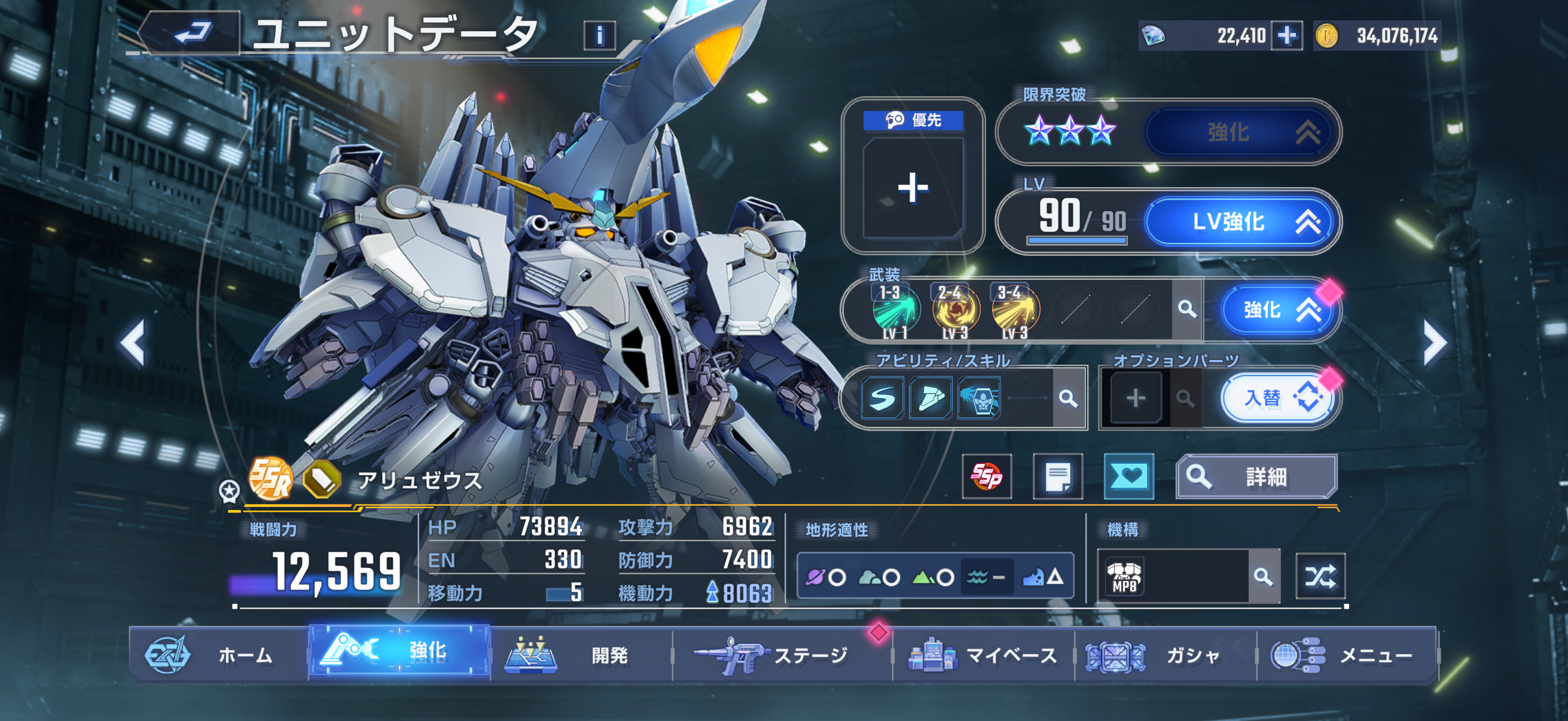This screenshot has height=721, width=1568.
Task: Toggle the heart favorite icon
Action: [1128, 476]
